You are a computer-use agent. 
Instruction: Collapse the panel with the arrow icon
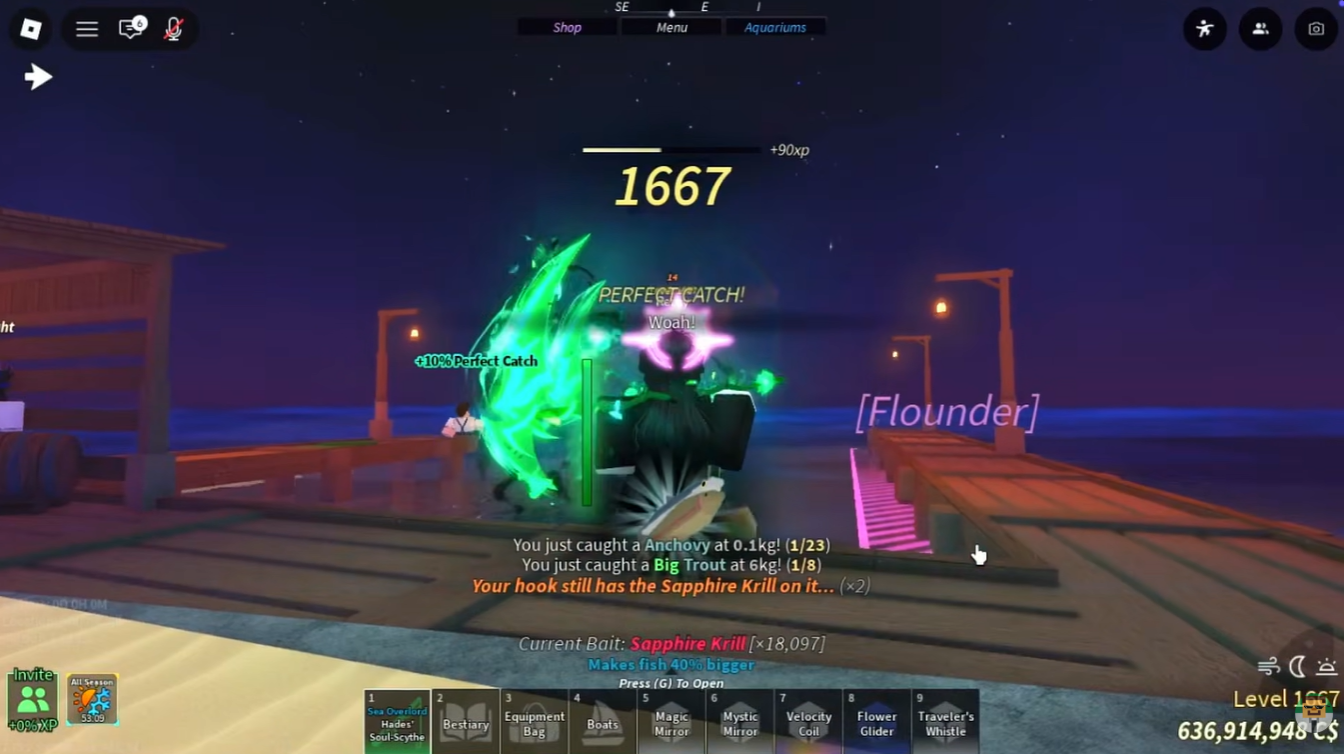(37, 76)
